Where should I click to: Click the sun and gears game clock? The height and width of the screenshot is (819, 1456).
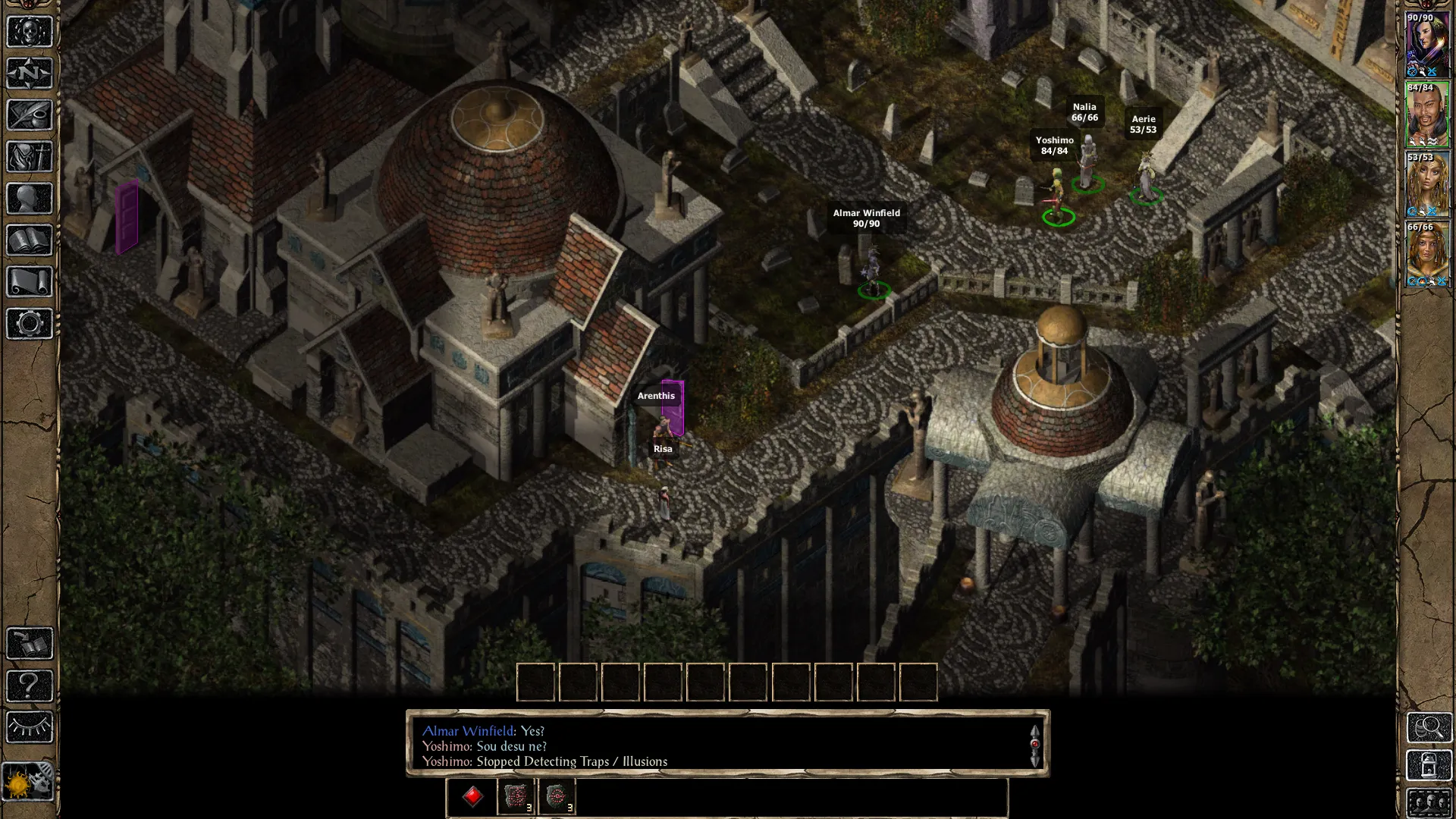click(30, 780)
